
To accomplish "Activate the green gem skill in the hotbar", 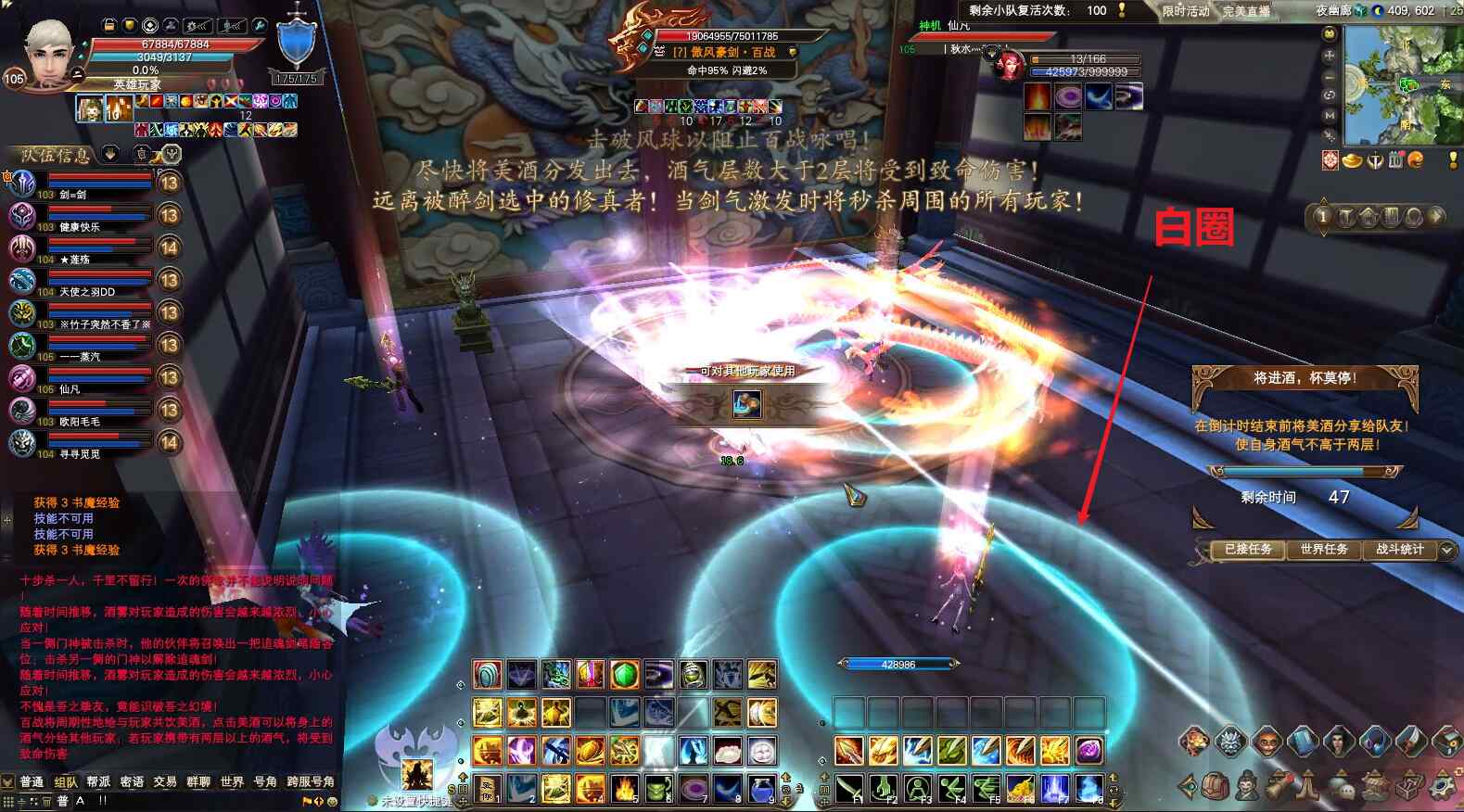I will (x=624, y=675).
